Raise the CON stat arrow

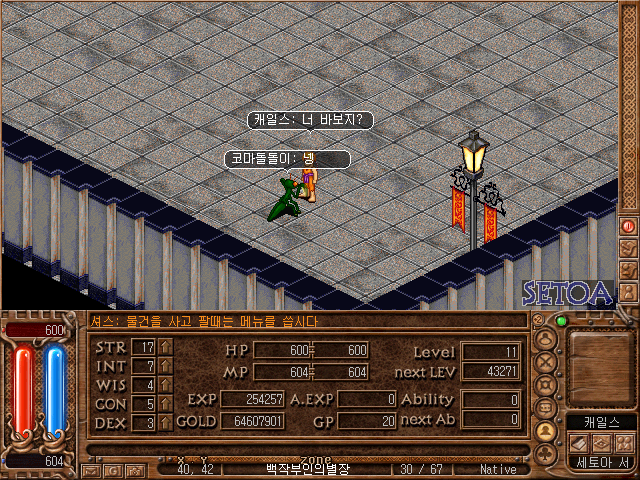[165, 404]
